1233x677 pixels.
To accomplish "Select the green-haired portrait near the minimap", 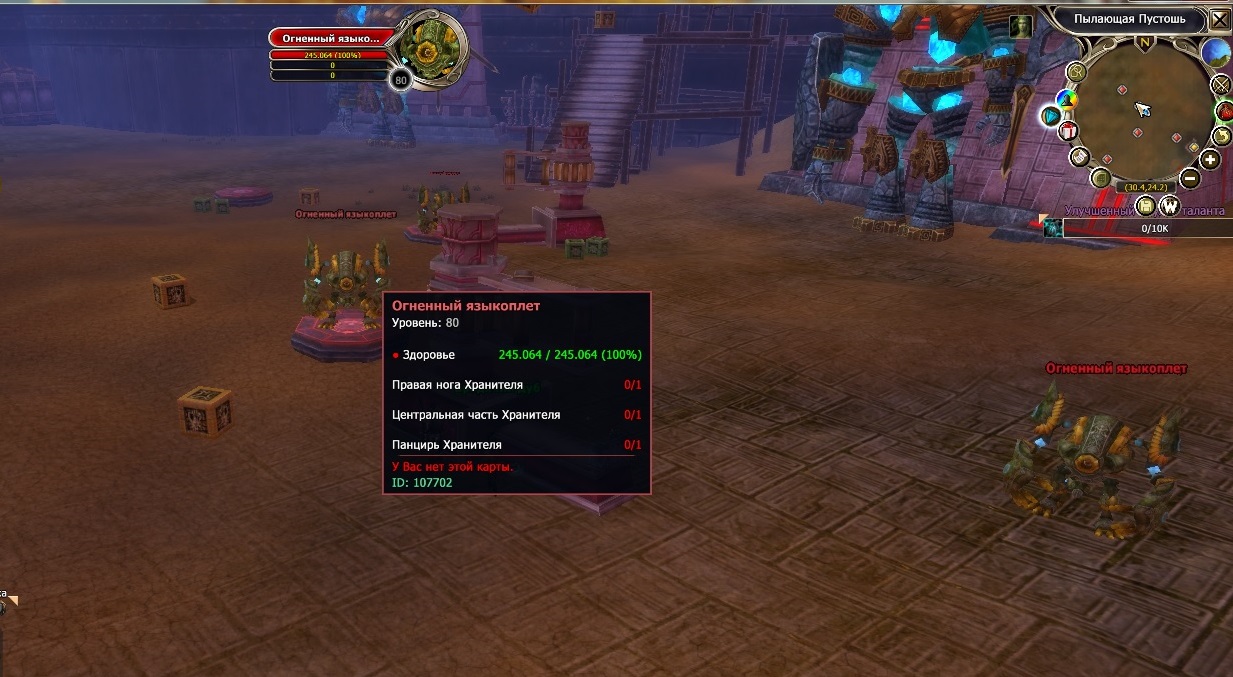I will coord(1020,26).
